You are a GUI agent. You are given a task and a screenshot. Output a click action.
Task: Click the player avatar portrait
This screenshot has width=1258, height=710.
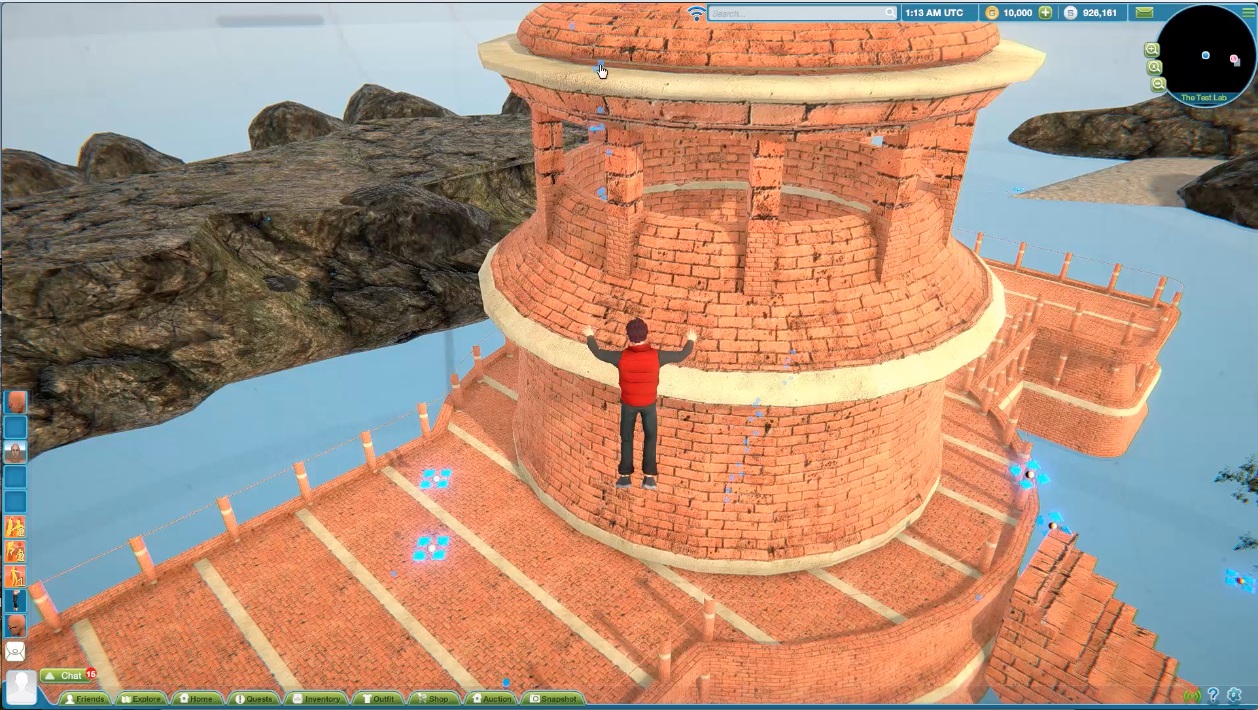pos(21,688)
